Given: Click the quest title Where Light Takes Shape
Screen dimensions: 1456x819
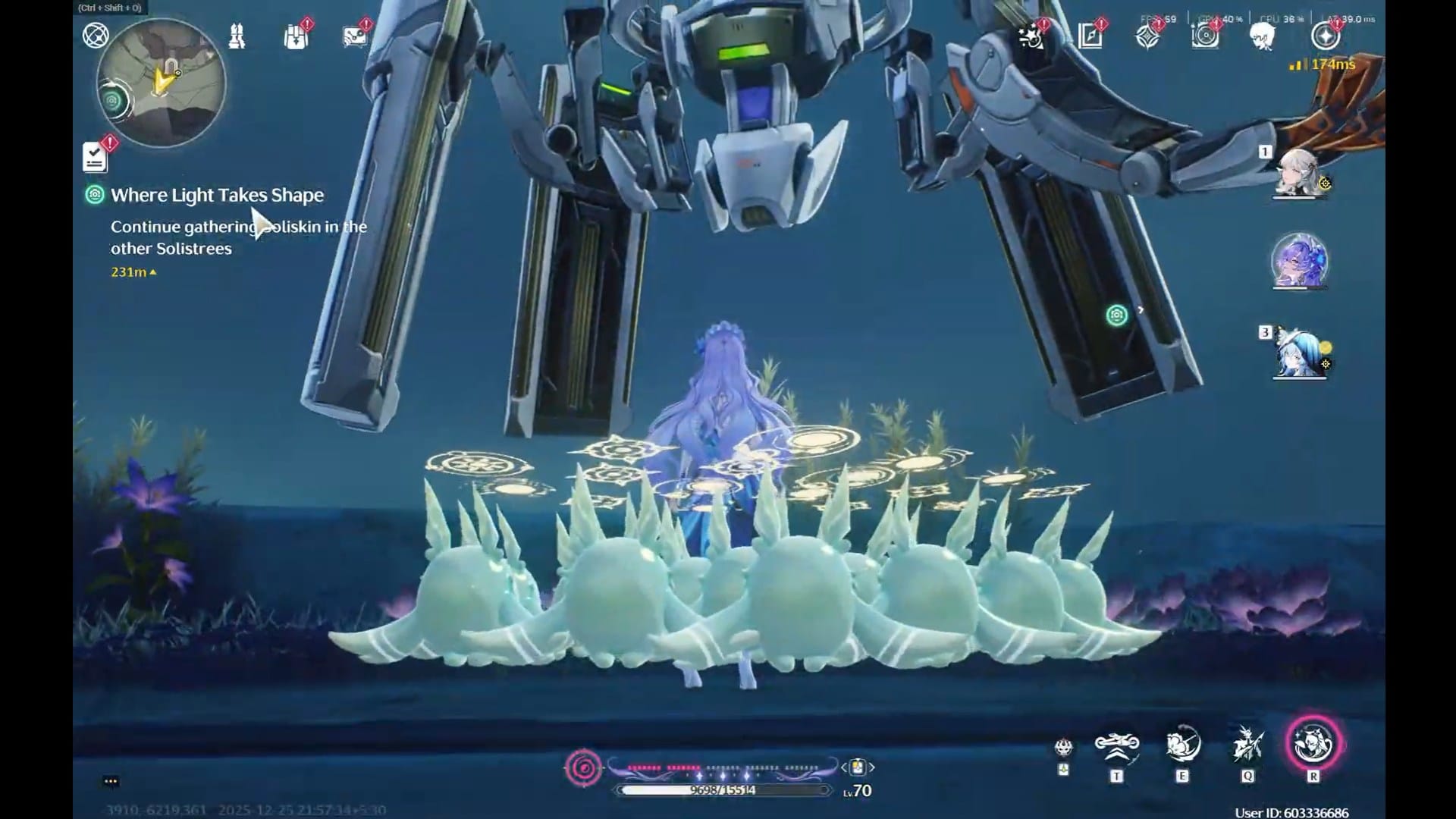Looking at the screenshot, I should pyautogui.click(x=218, y=195).
